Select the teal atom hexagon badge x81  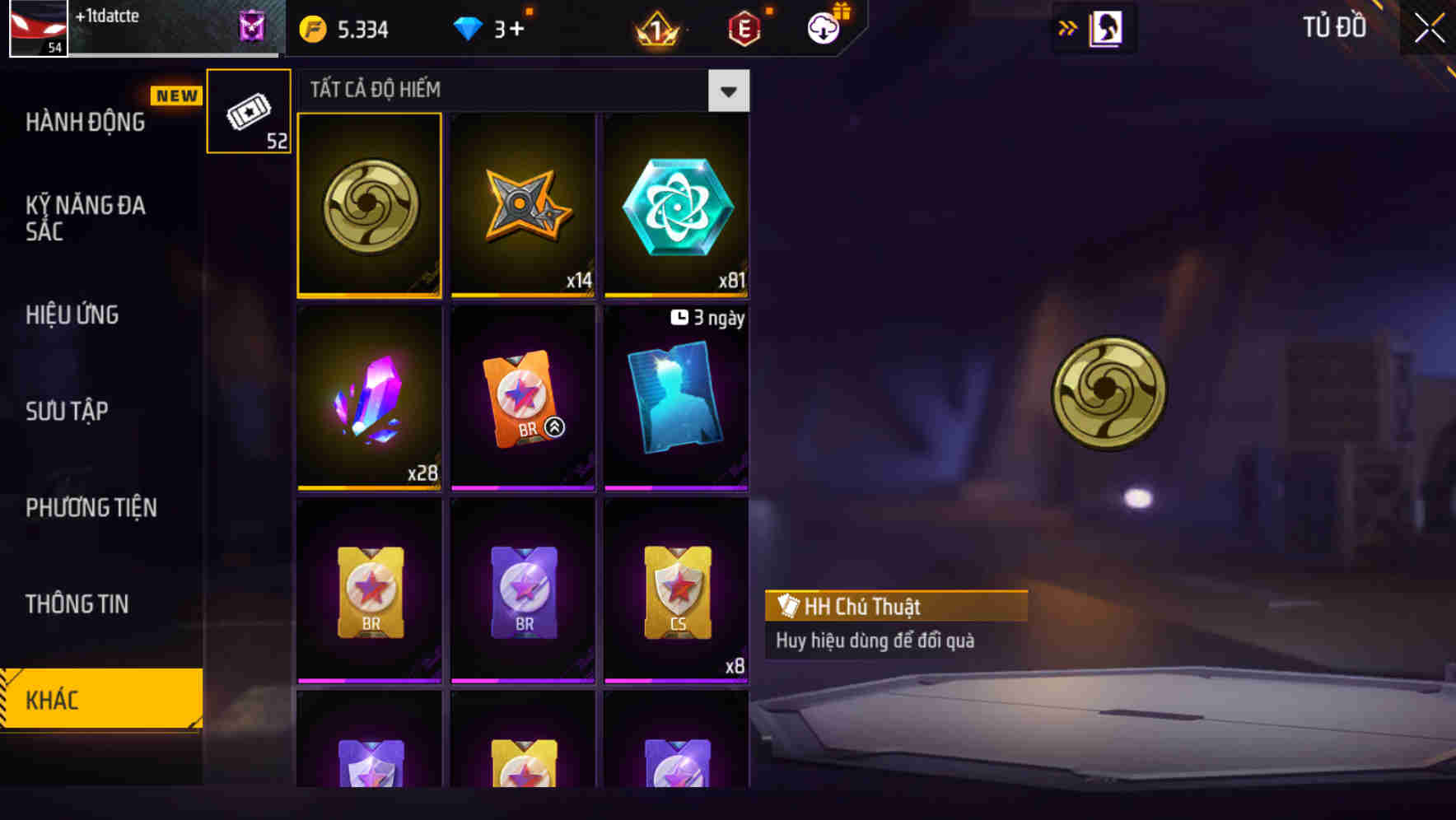click(x=676, y=204)
